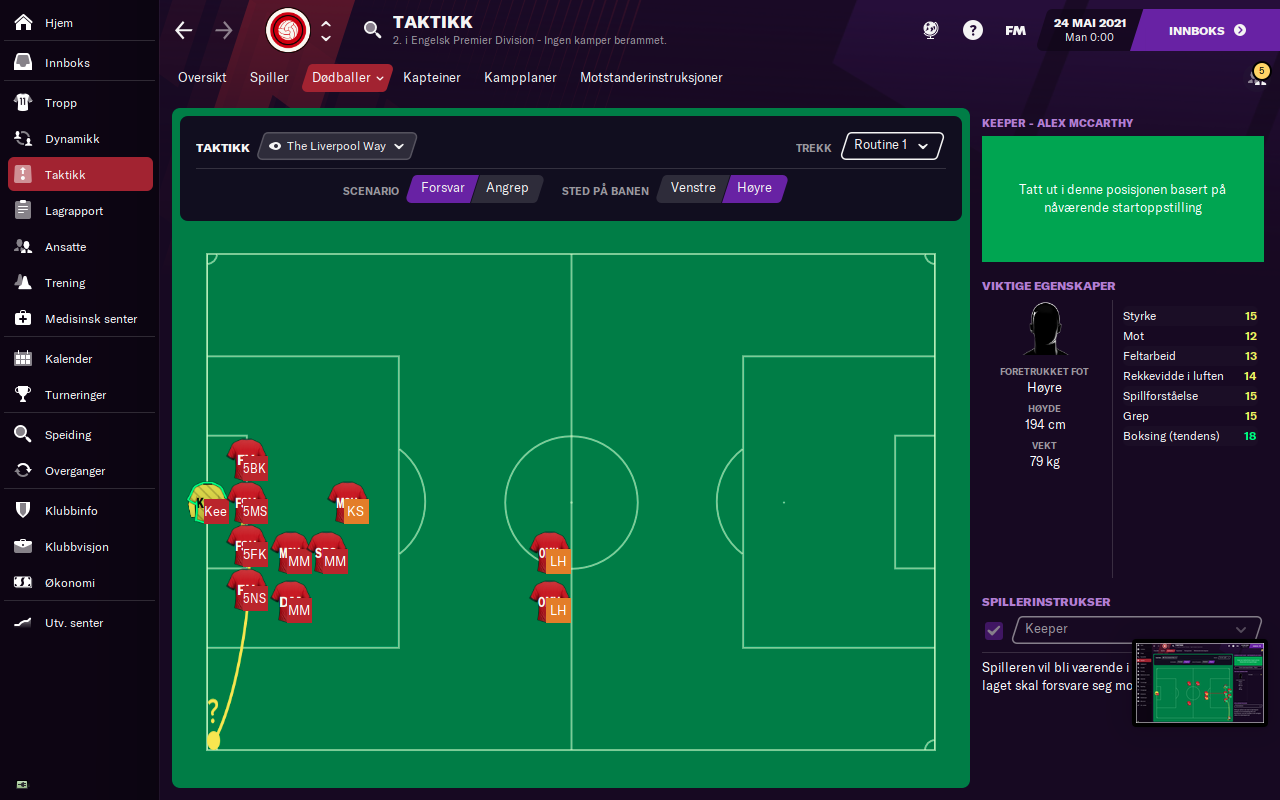Show the Dynamikk section

click(x=71, y=139)
